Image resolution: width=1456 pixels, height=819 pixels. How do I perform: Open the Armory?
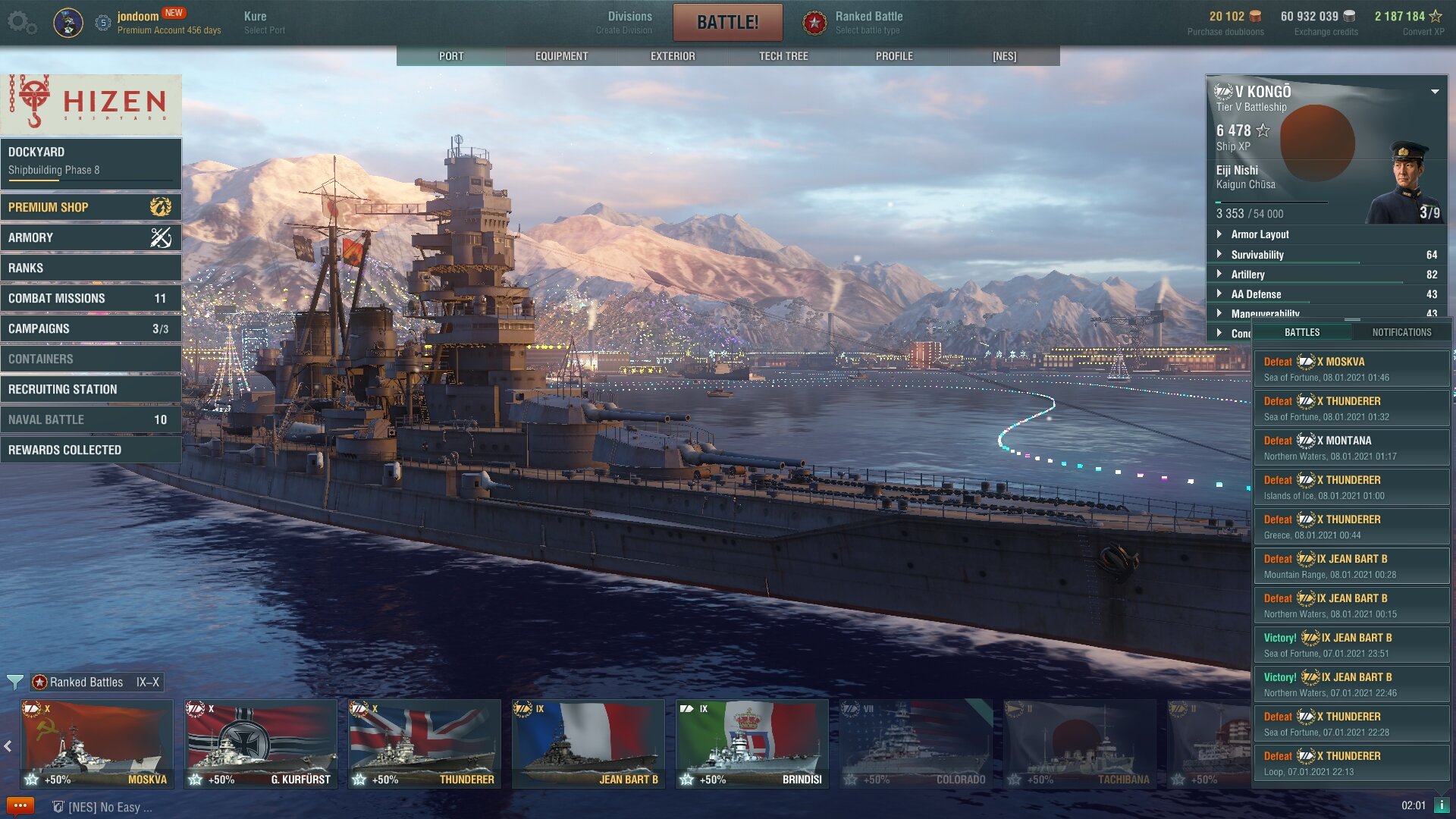[91, 237]
